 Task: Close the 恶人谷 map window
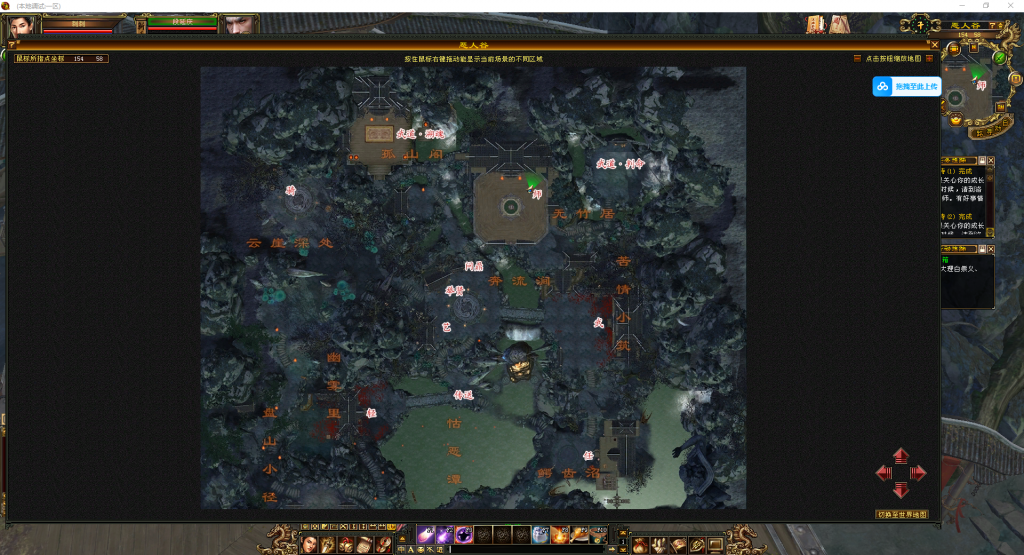point(935,45)
